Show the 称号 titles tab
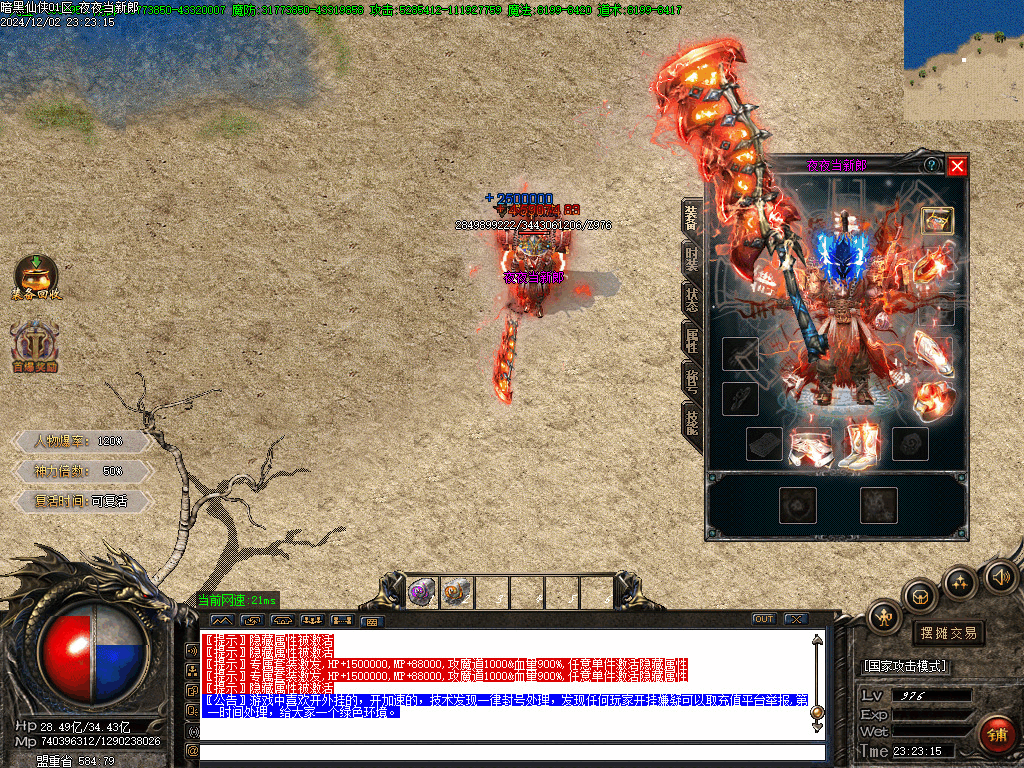 click(x=692, y=380)
